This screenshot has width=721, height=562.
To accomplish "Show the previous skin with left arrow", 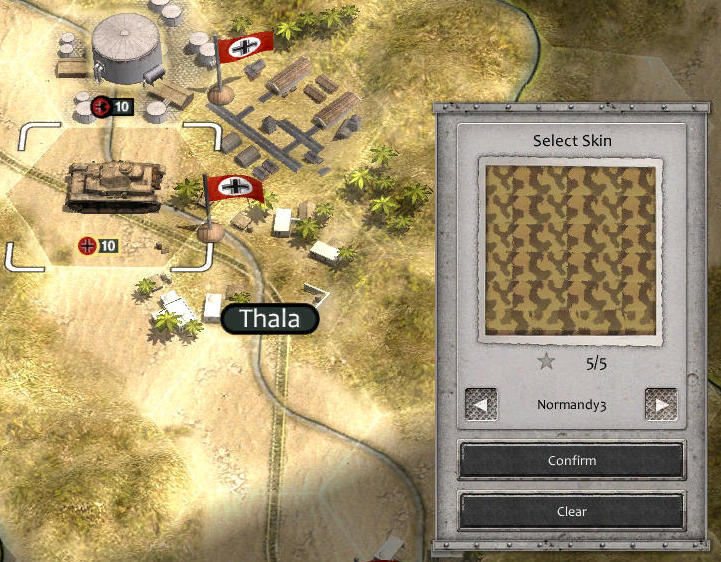I will (x=482, y=405).
